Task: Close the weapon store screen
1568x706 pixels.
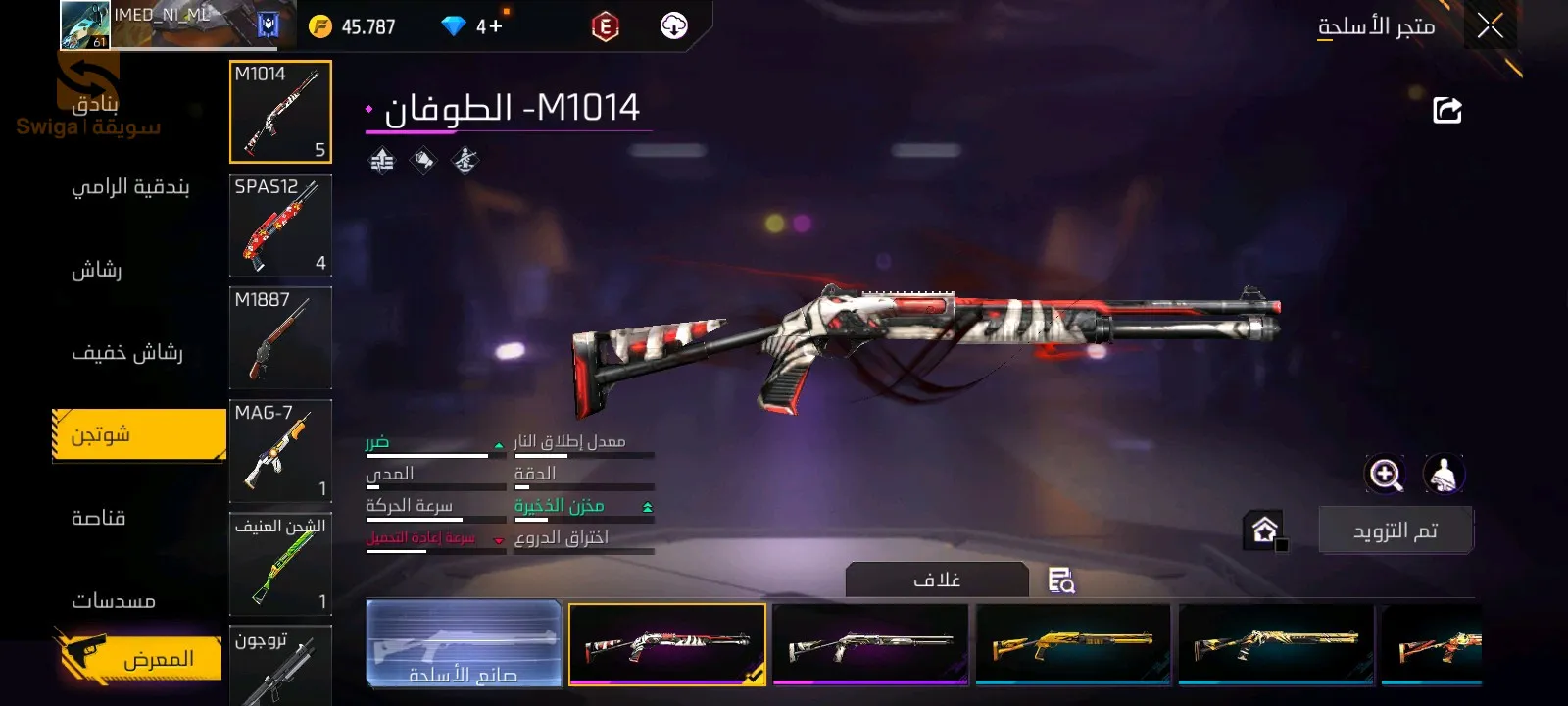Action: (x=1490, y=26)
